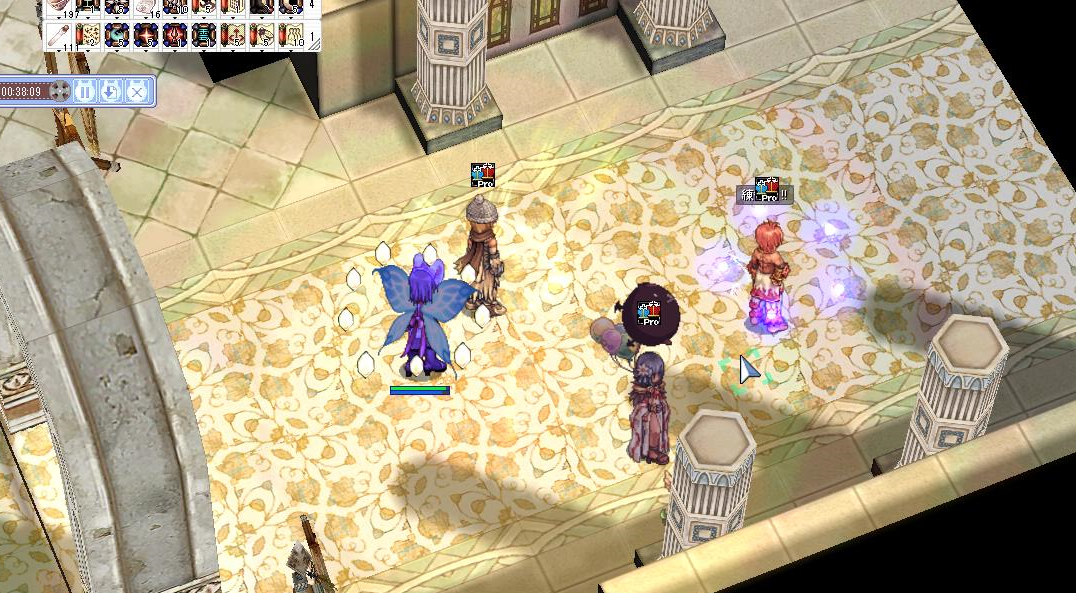Click the film reel replay icon
The height and width of the screenshot is (593, 1076).
click(x=60, y=91)
